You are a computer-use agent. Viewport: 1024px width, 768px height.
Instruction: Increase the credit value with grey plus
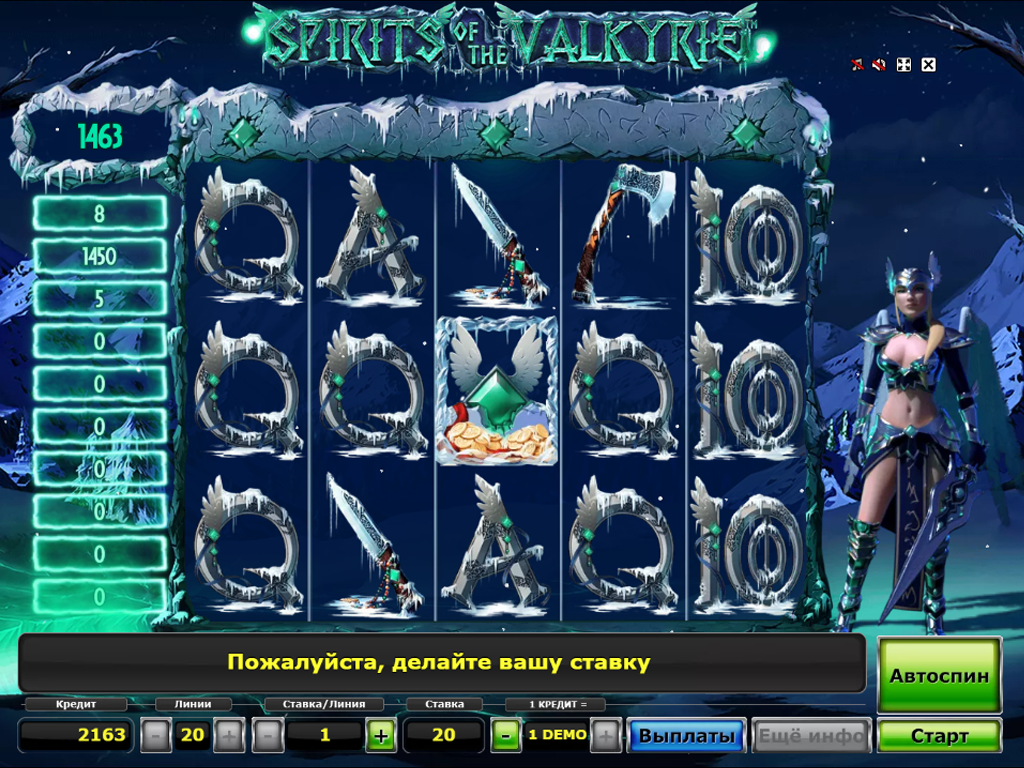coord(605,736)
